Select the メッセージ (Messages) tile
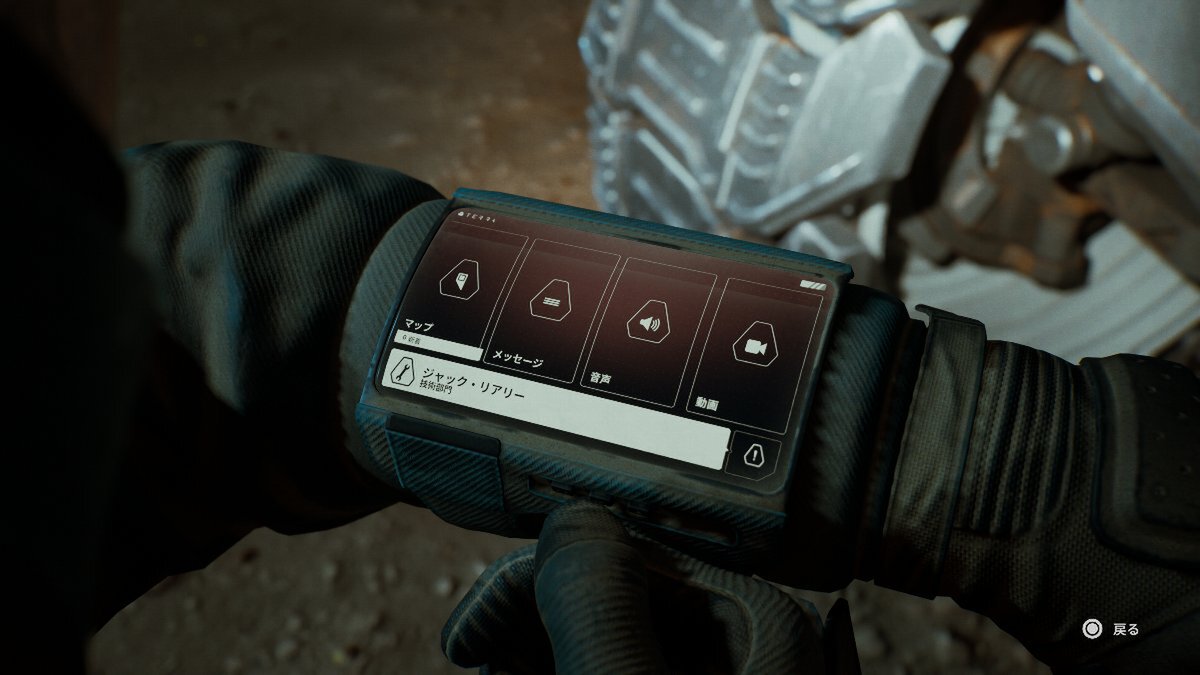This screenshot has height=675, width=1200. [x=552, y=305]
